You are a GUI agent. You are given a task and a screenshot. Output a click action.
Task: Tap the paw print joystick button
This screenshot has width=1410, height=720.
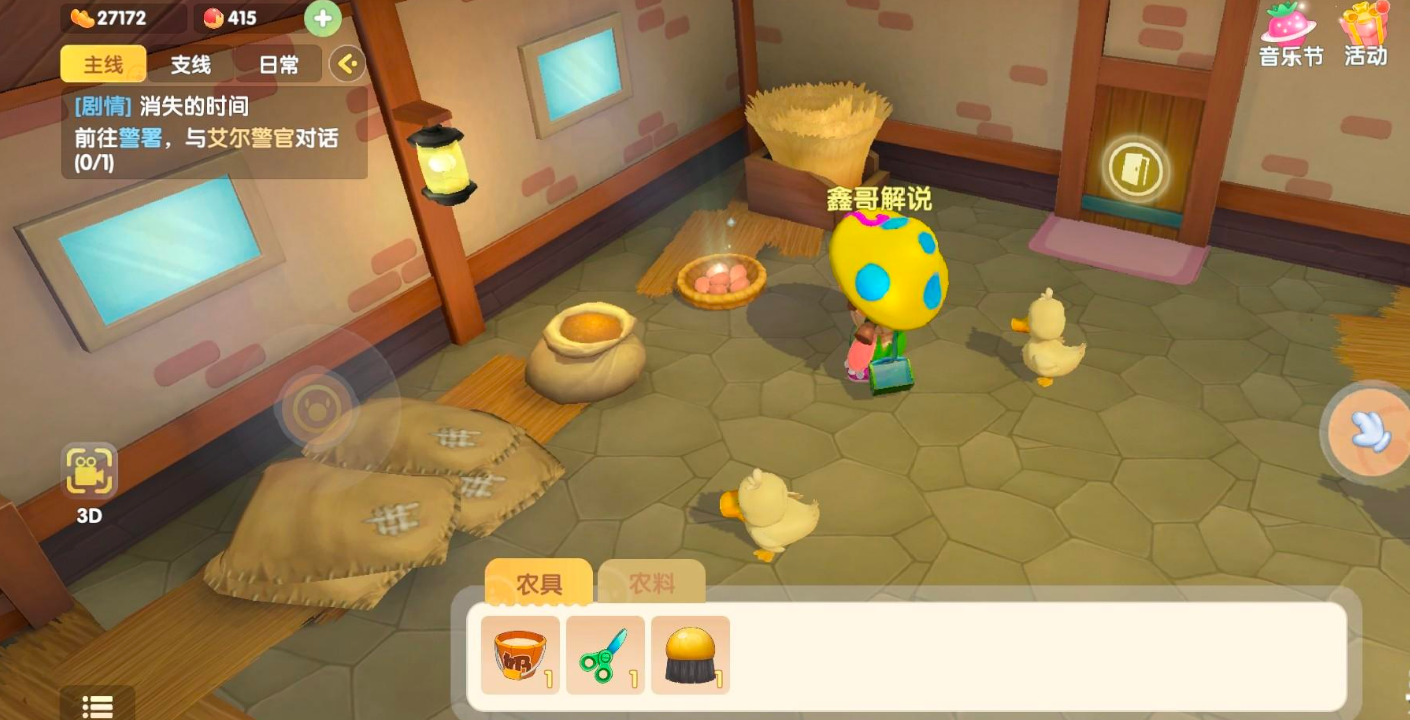[317, 408]
